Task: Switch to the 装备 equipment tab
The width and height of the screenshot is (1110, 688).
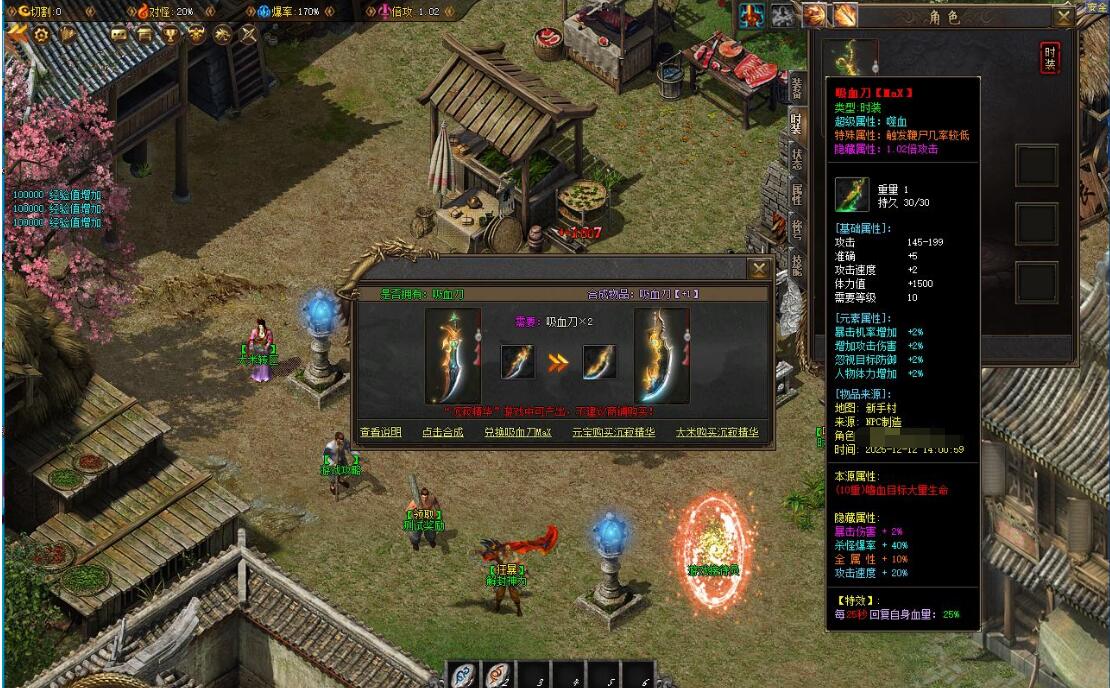Action: (797, 88)
